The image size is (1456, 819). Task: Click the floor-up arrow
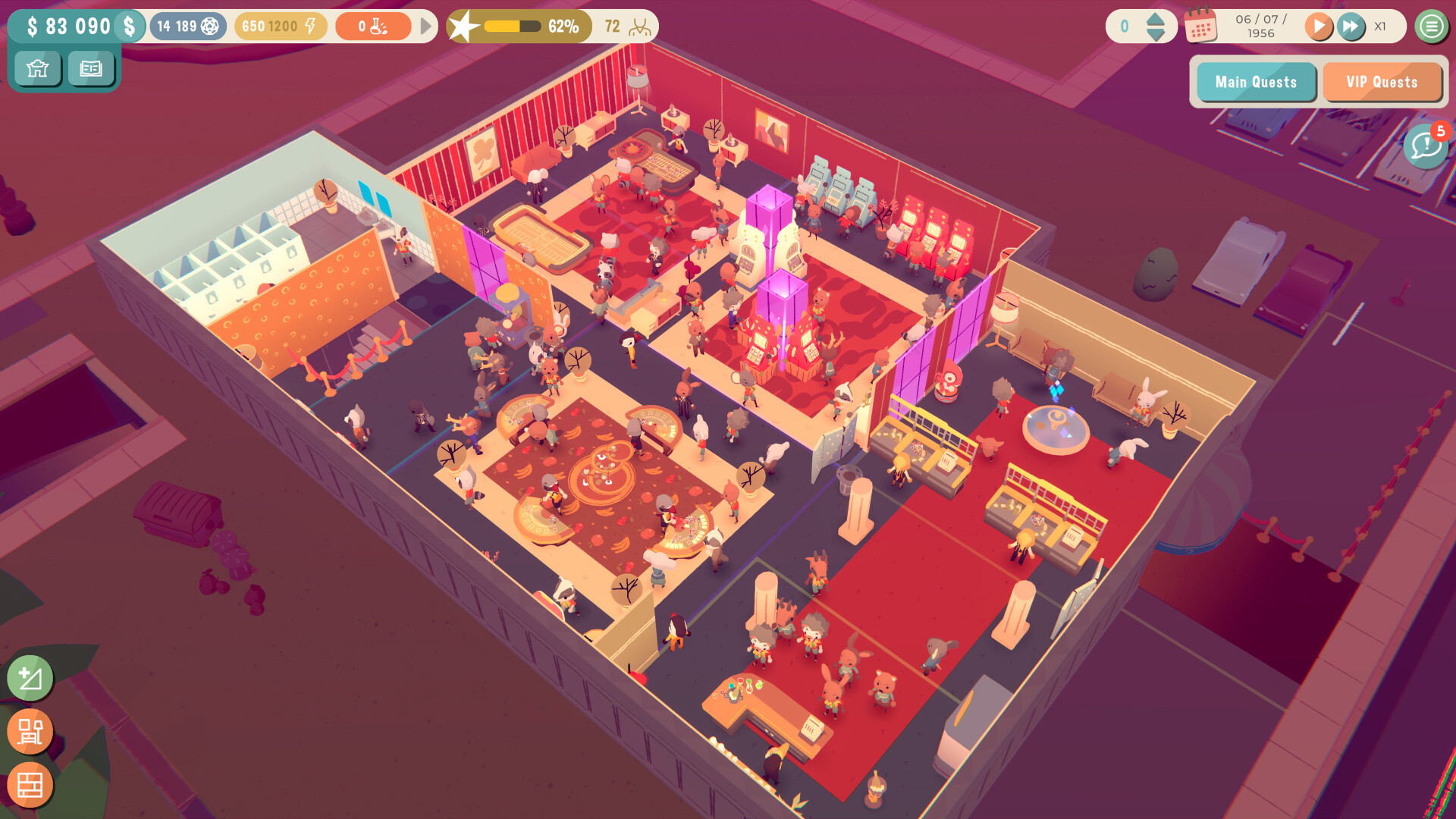[1155, 20]
